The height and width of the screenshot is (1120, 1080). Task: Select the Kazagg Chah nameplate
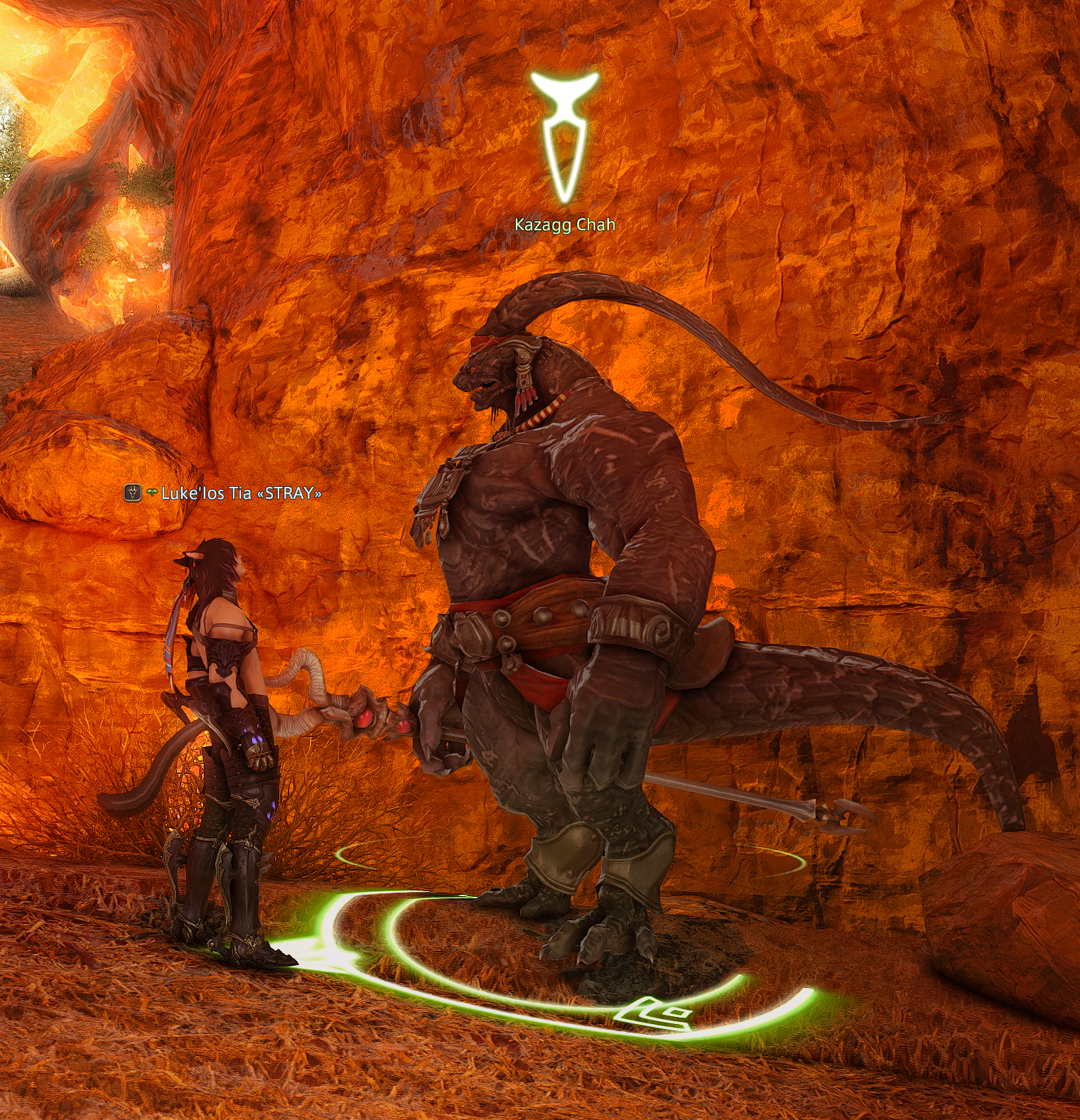565,225
